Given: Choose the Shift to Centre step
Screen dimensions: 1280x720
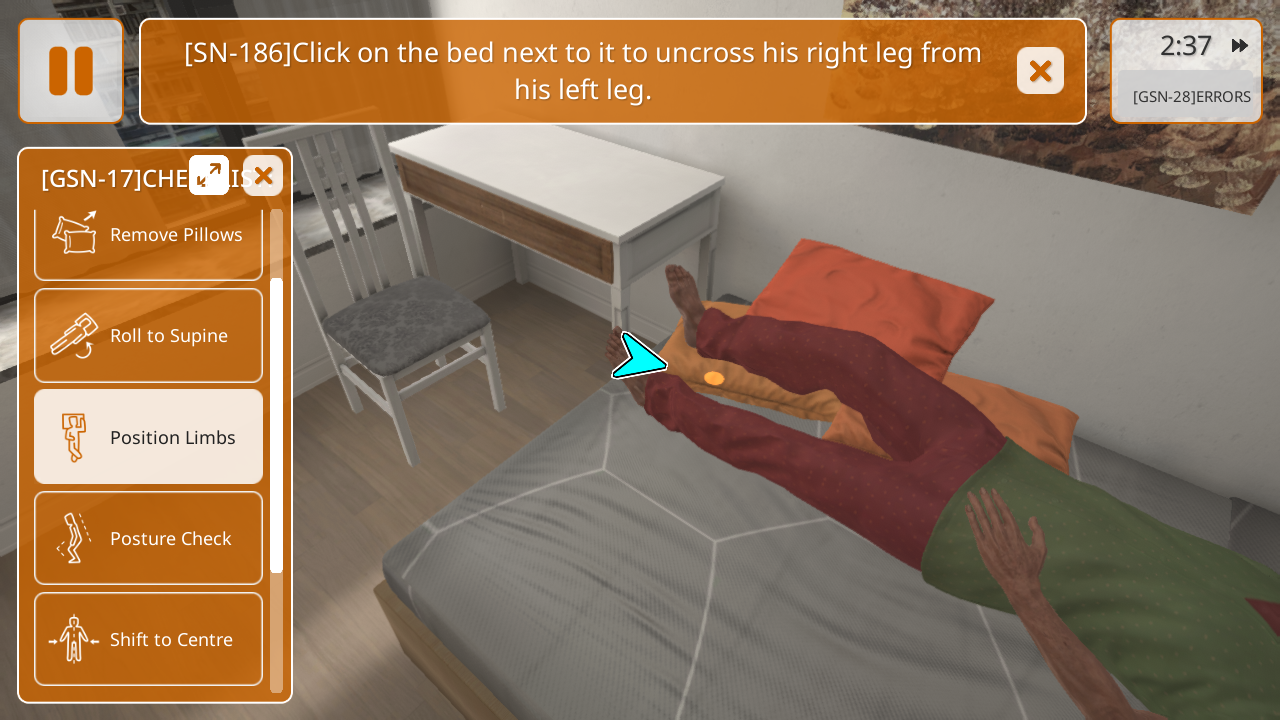Looking at the screenshot, I should click(148, 639).
